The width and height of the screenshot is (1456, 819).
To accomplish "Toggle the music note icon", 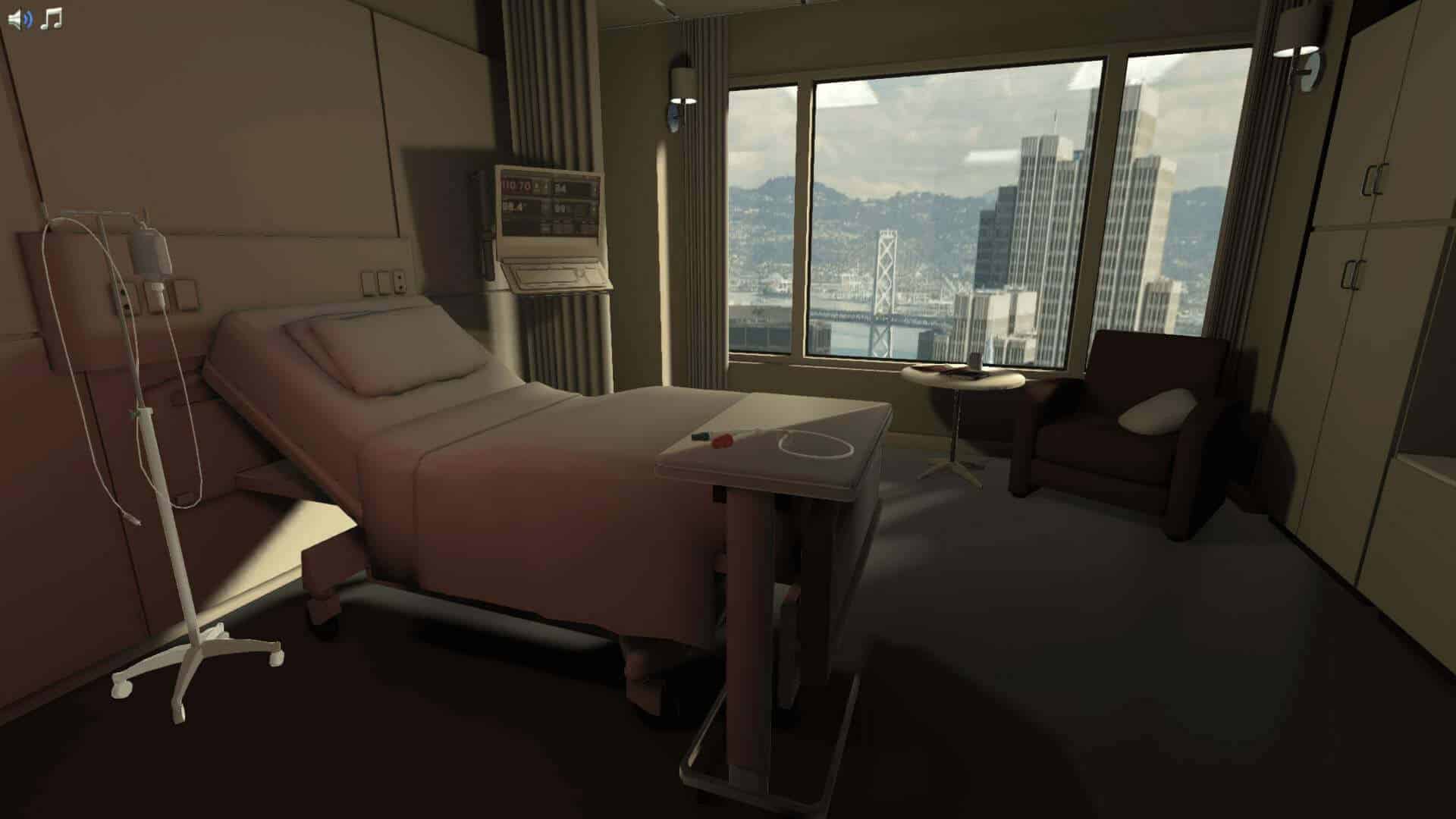I will [x=51, y=19].
